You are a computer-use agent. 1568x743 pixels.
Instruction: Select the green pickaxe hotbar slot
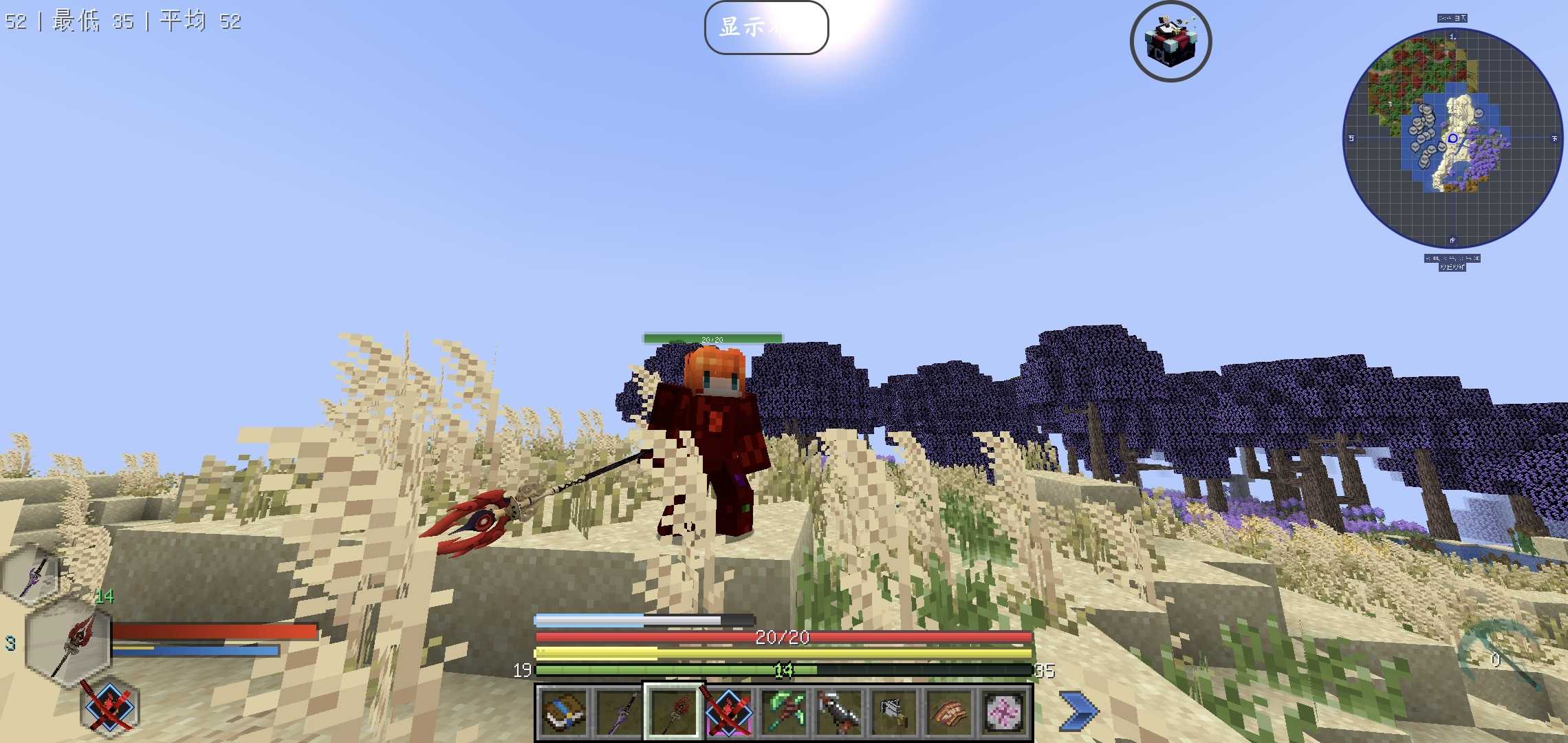pyautogui.click(x=784, y=712)
